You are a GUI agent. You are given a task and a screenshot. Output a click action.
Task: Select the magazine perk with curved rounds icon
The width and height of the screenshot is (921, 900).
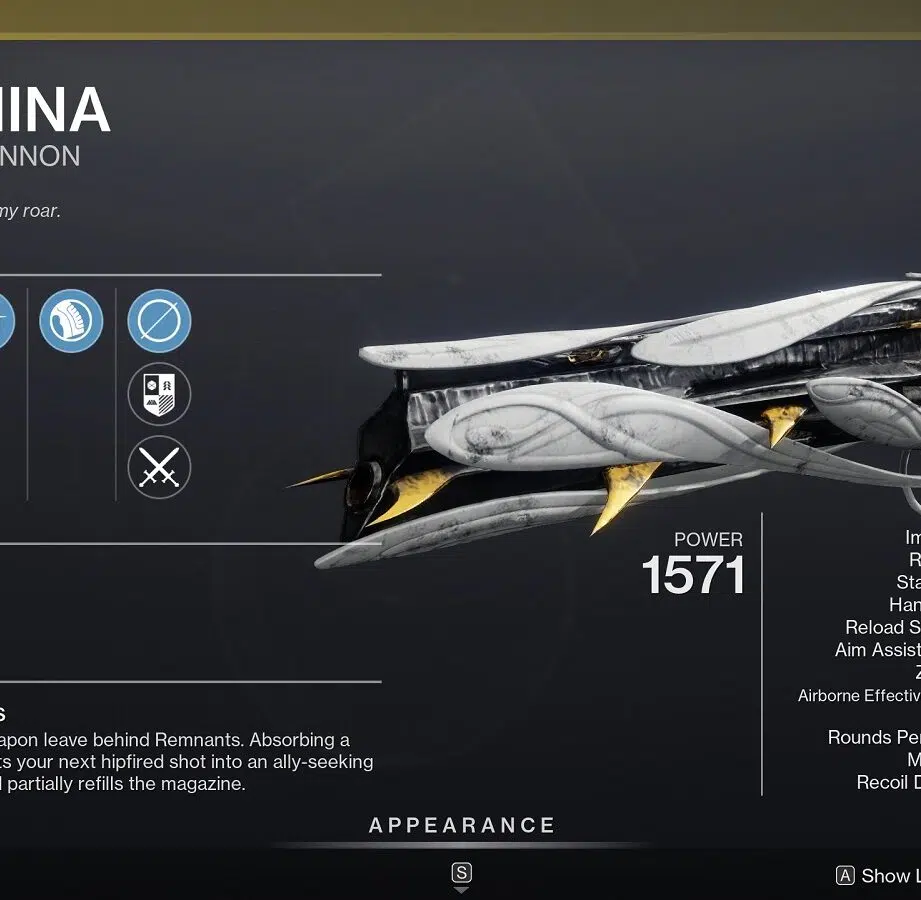tap(71, 321)
